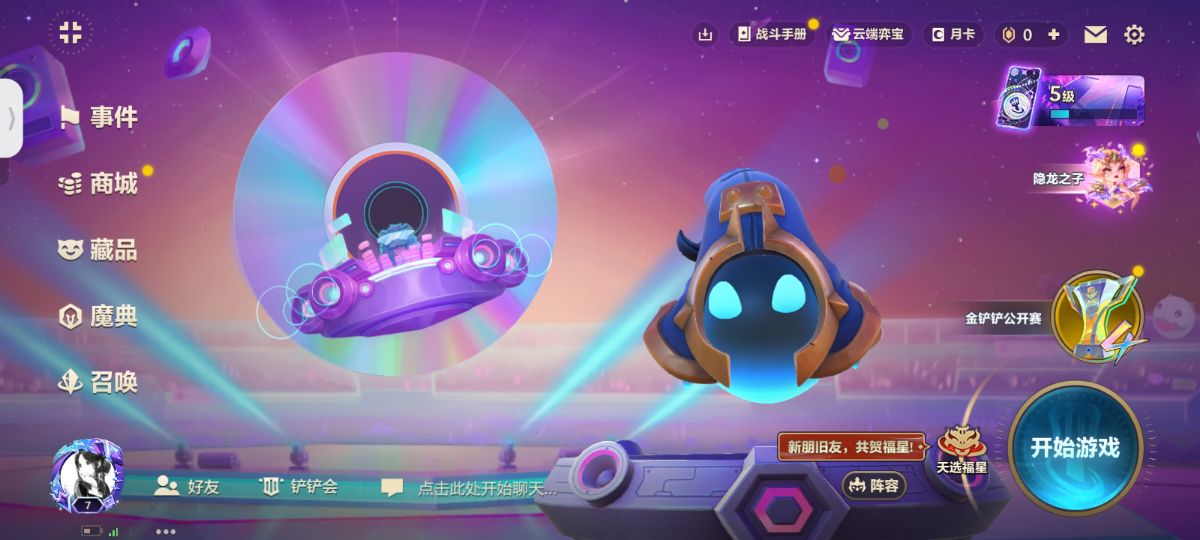
Task: Open the 商城 shop
Action: click(99, 184)
